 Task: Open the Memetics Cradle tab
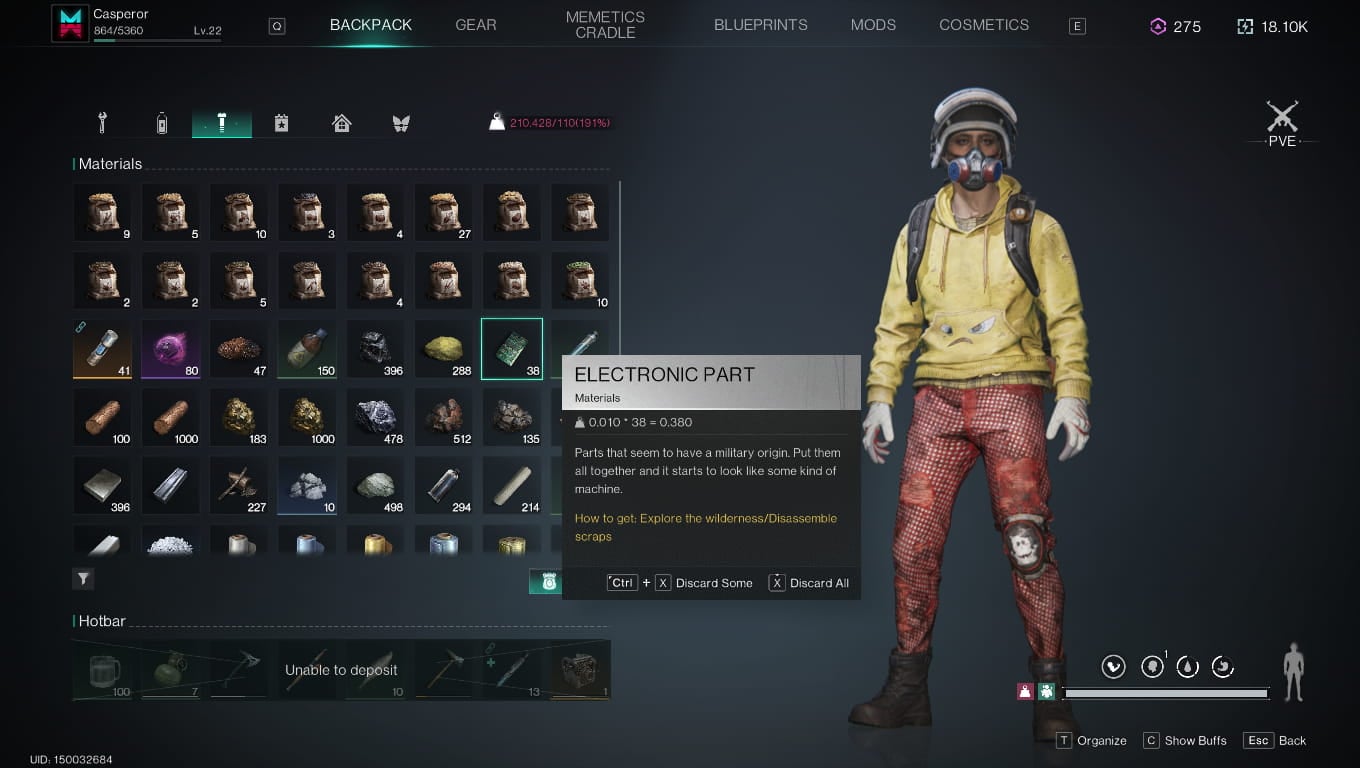pyautogui.click(x=605, y=25)
